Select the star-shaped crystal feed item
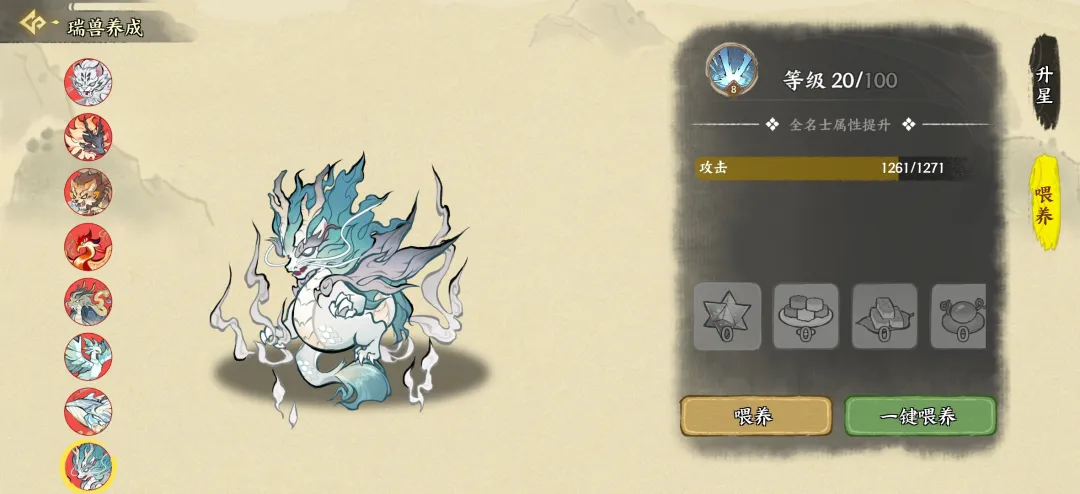 (727, 316)
